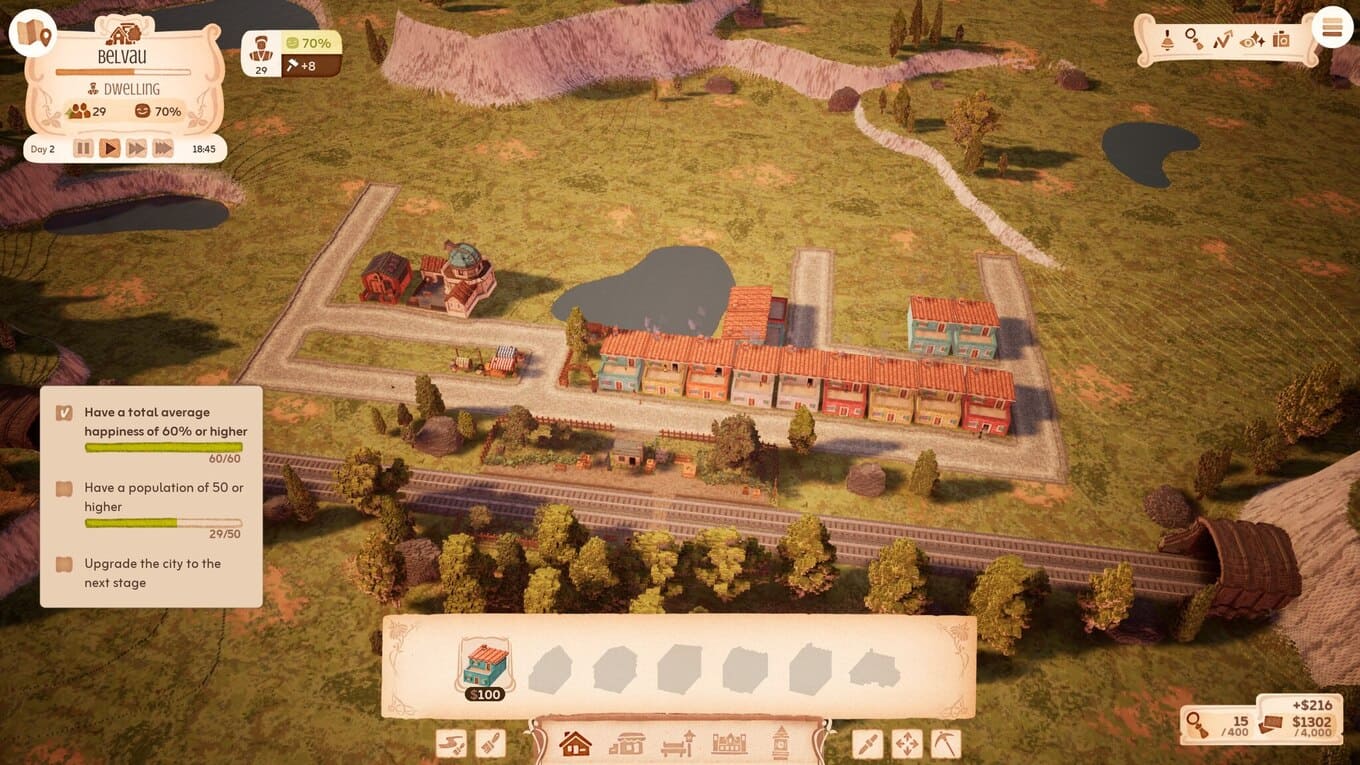Open the hamburger main menu

coord(1331,28)
